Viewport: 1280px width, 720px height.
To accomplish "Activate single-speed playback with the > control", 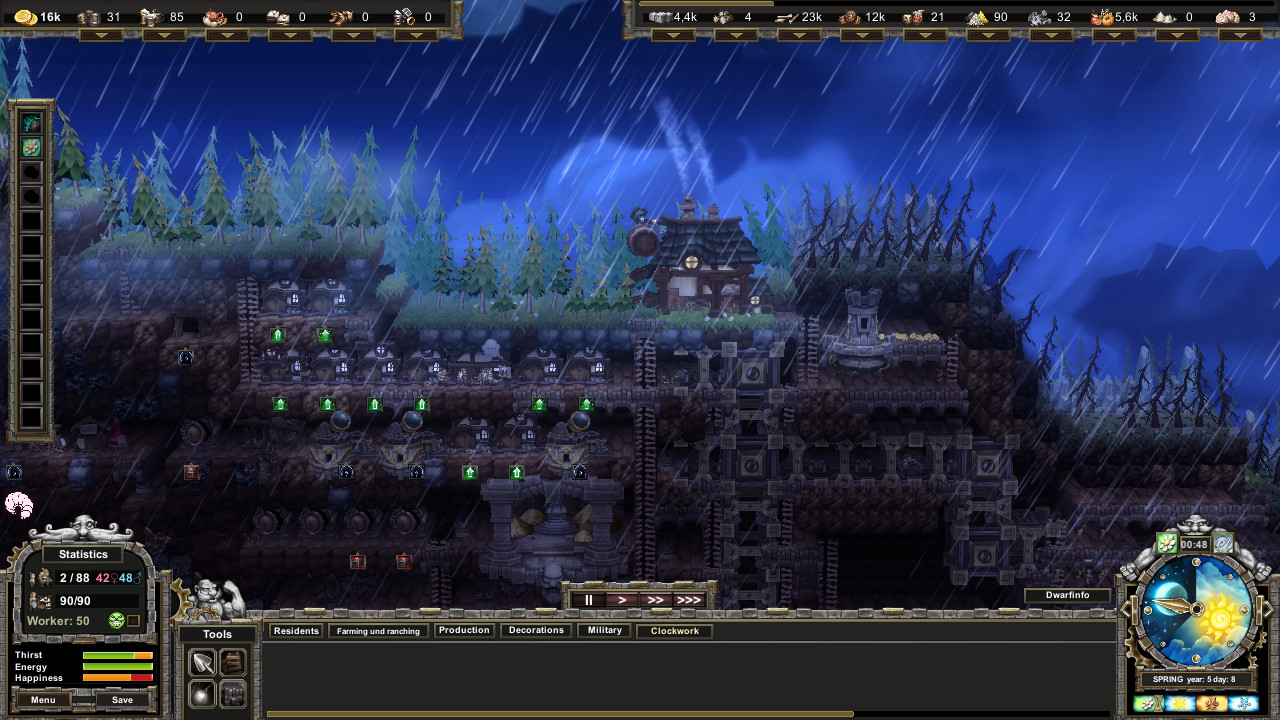I will tap(620, 598).
